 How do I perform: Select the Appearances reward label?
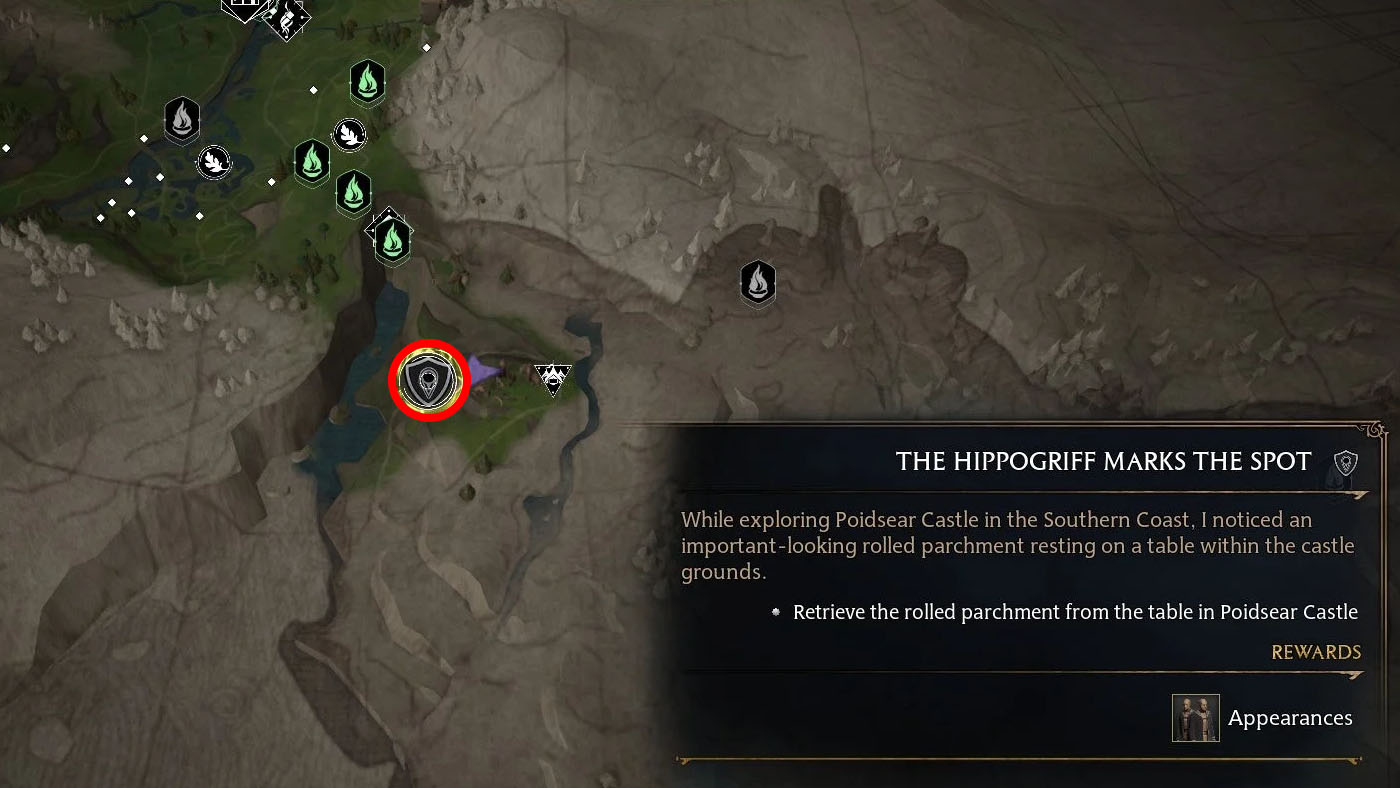point(1290,717)
